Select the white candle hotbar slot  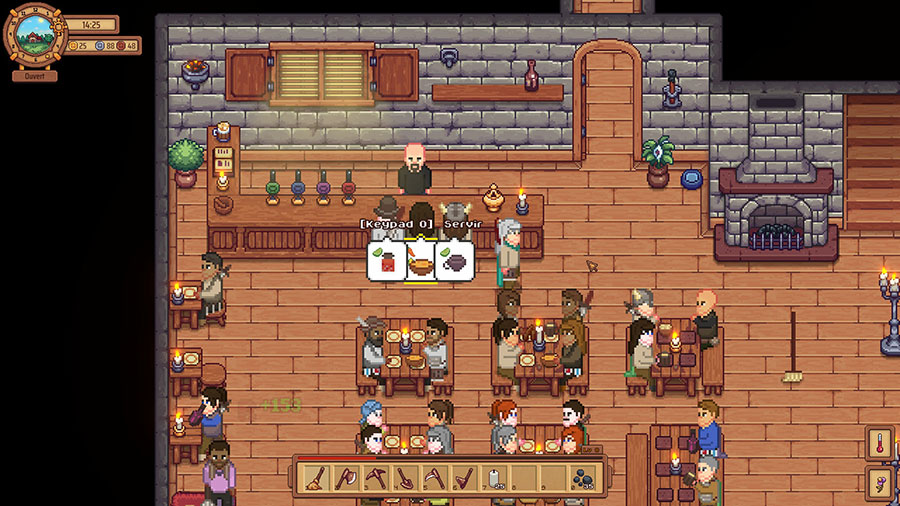(x=494, y=478)
